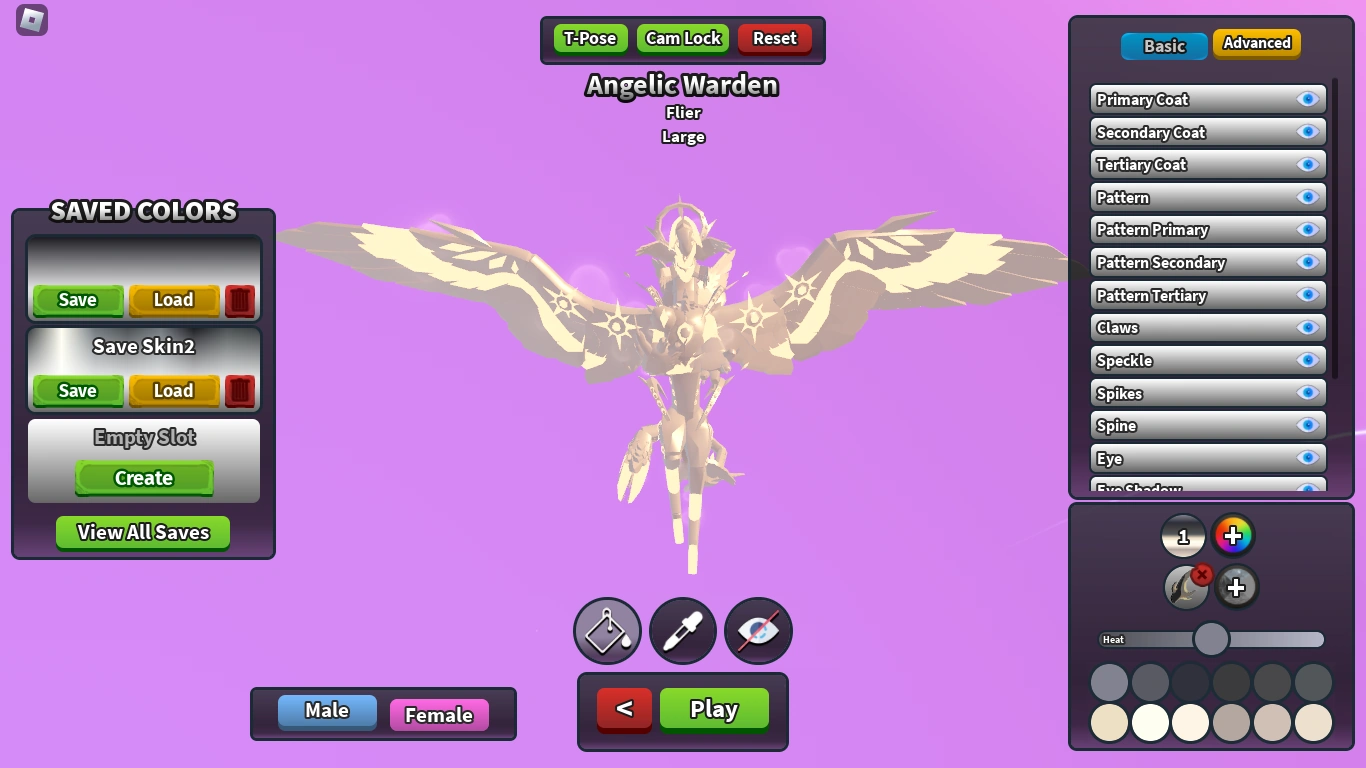Remove the pattern with red X icon
1366x768 pixels.
coord(1200,574)
